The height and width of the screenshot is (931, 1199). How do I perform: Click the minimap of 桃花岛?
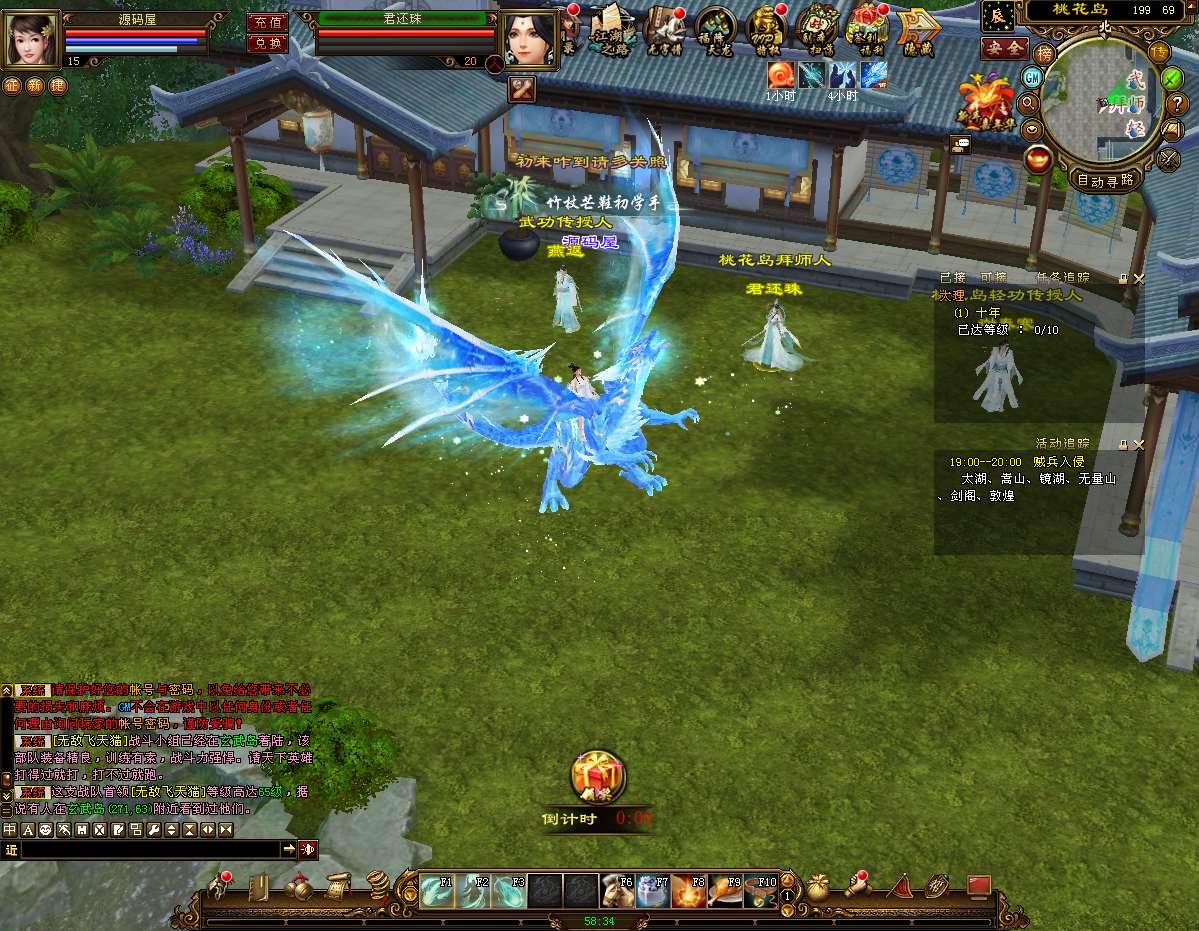pos(1104,100)
